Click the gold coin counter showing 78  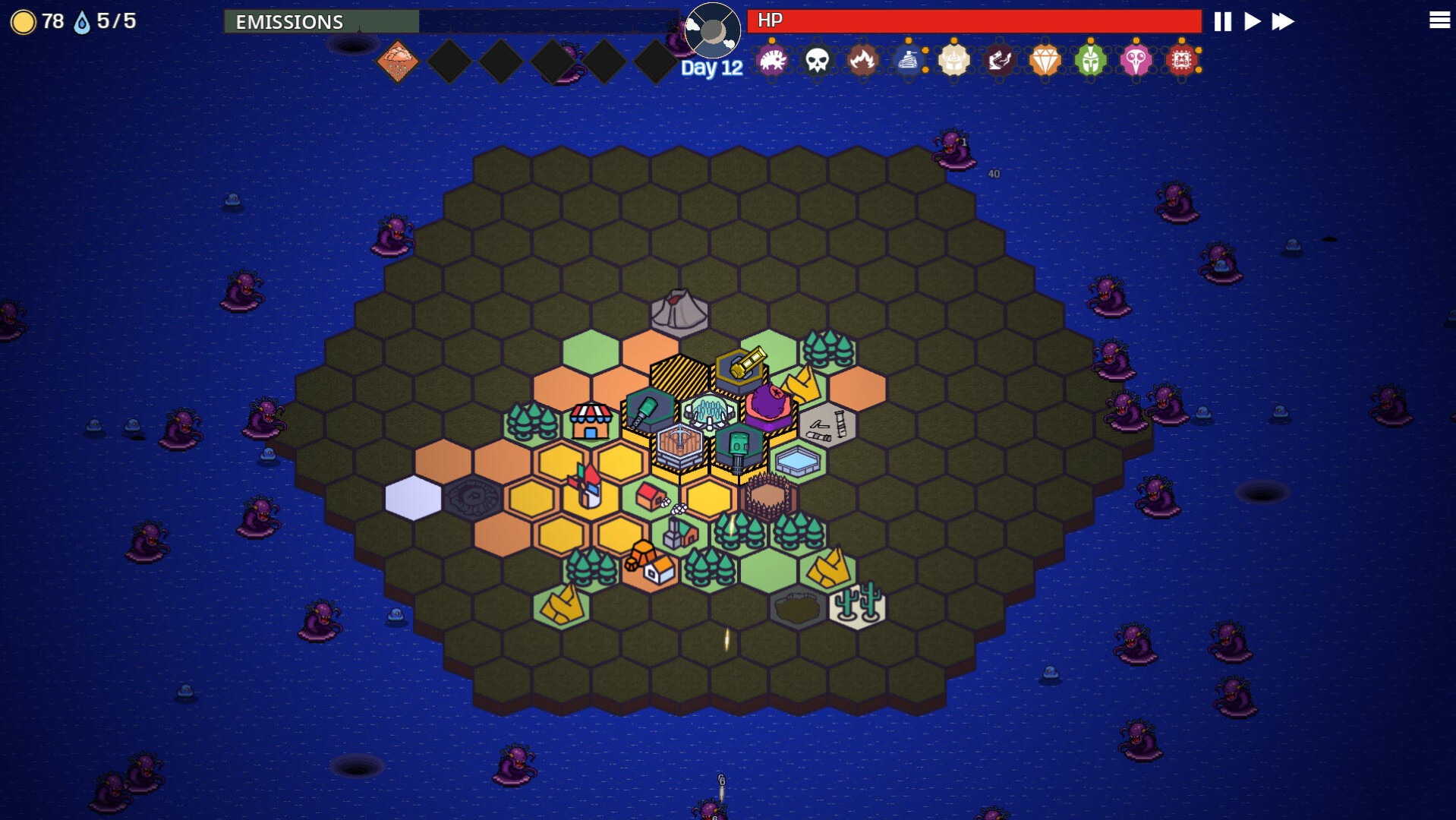(x=36, y=22)
